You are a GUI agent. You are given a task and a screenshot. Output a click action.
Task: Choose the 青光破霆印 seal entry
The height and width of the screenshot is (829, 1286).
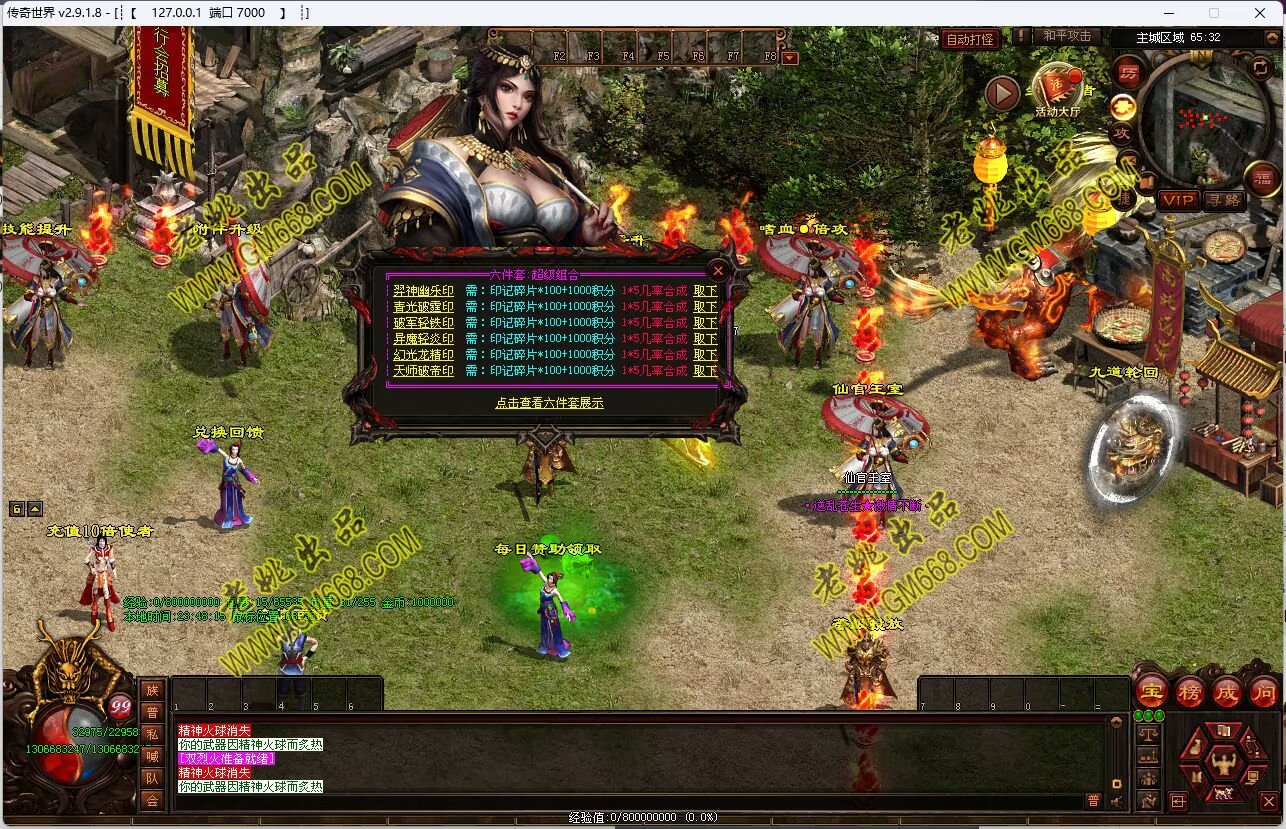coord(423,307)
